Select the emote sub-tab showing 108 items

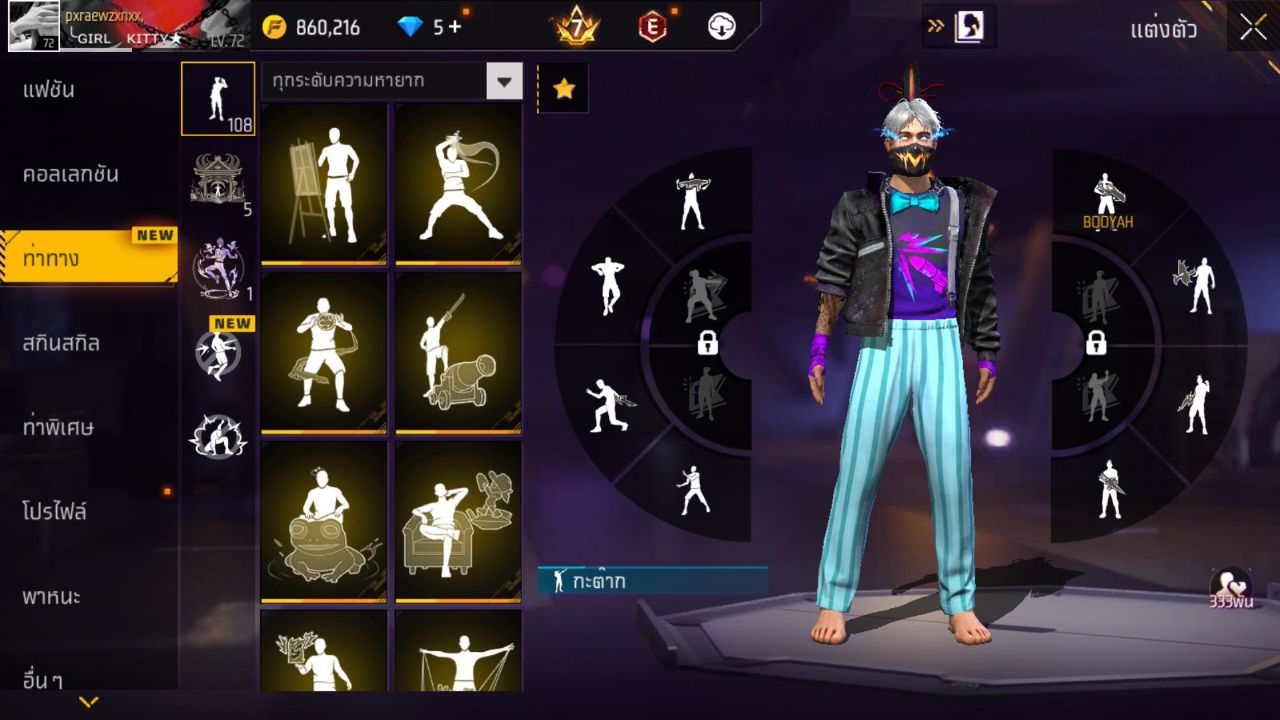click(218, 99)
